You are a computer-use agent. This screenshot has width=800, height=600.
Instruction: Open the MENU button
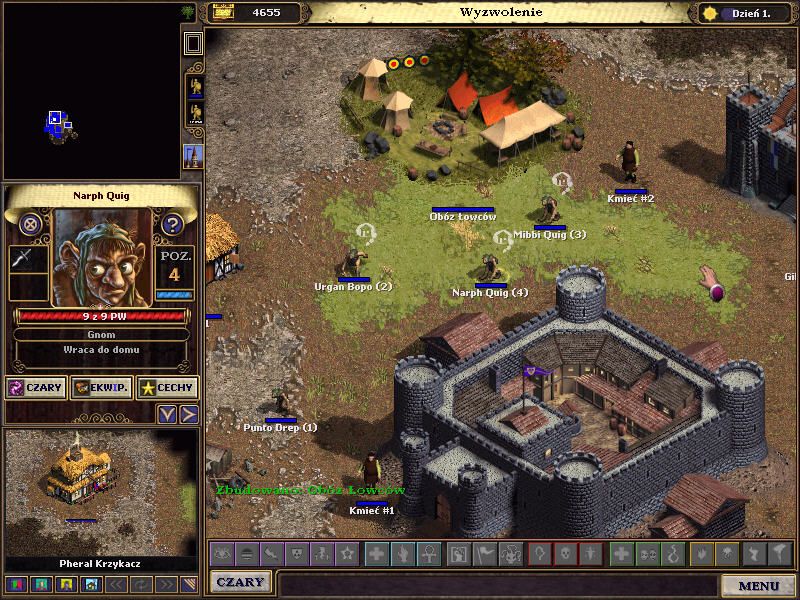(758, 585)
